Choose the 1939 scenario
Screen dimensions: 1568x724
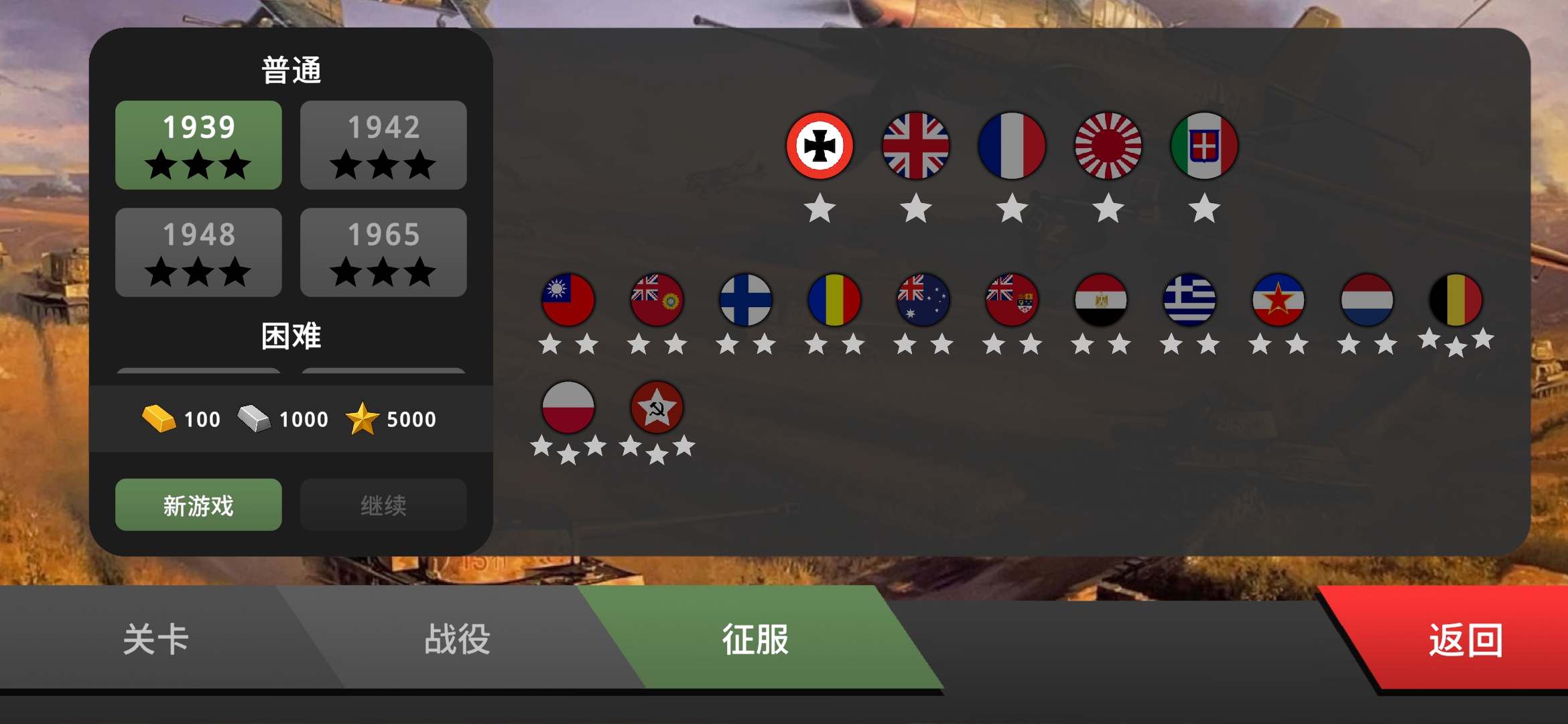coord(198,145)
